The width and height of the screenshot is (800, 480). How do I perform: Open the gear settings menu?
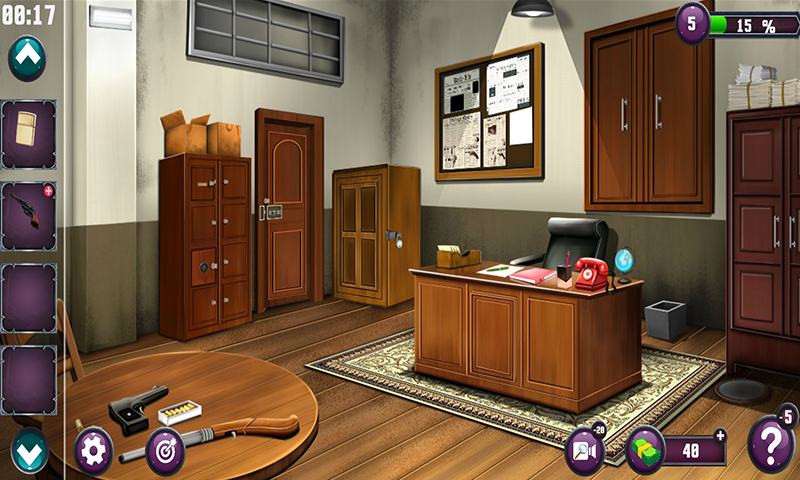click(x=93, y=449)
